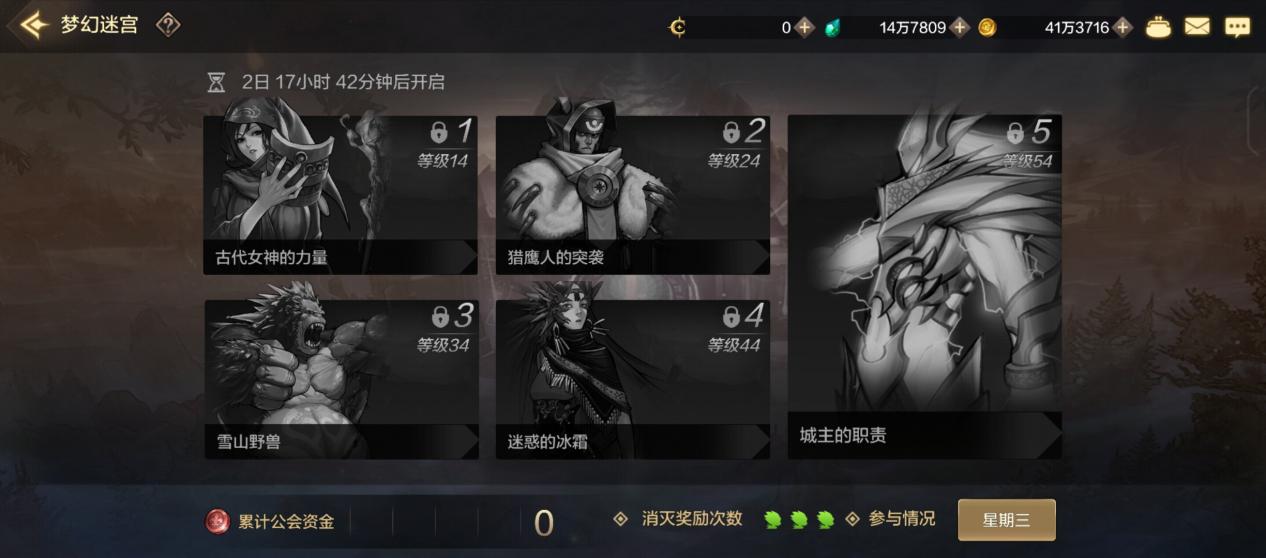Open the question mark help for 梦幻迷宫

168,25
